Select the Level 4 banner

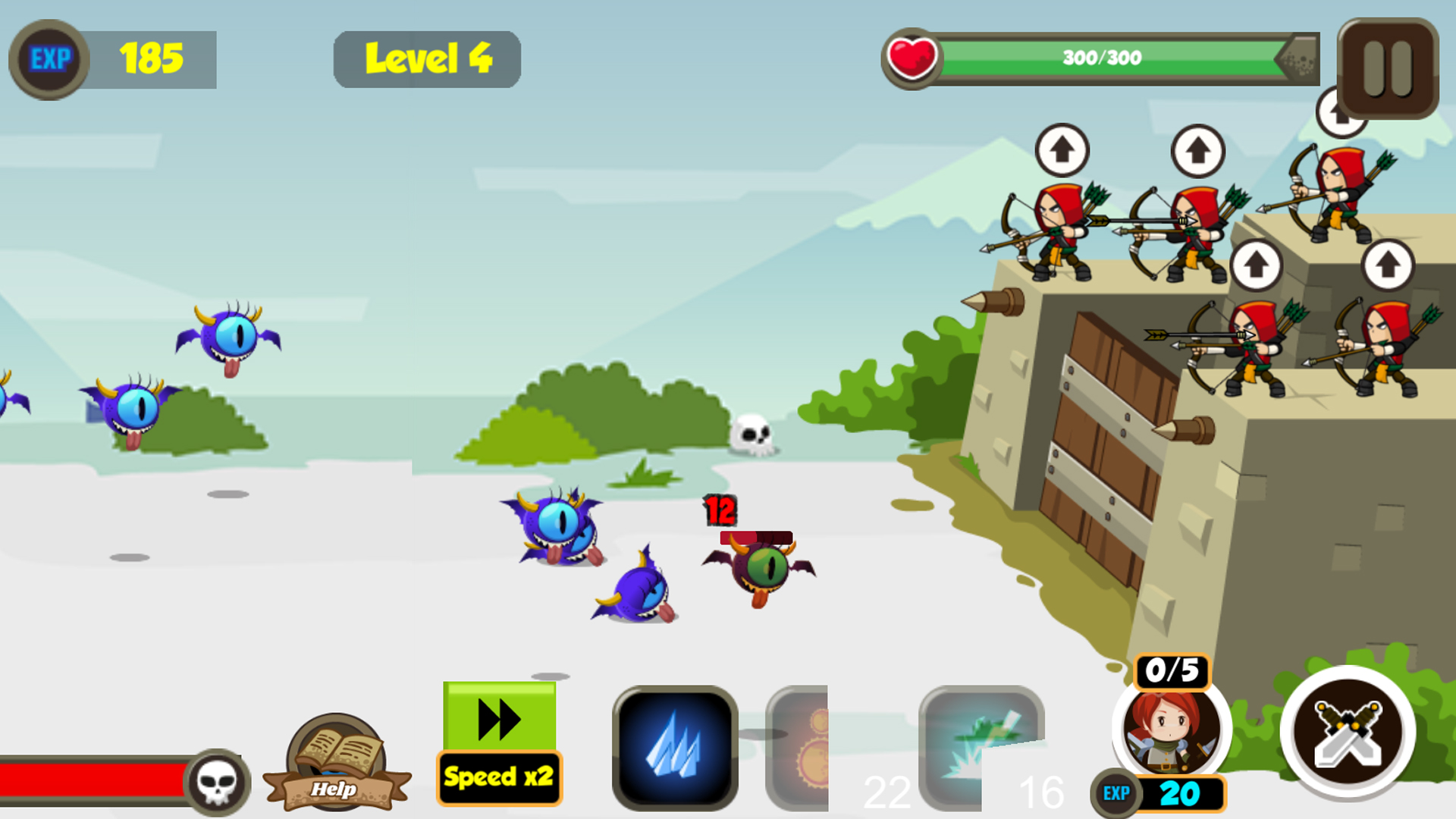point(427,58)
